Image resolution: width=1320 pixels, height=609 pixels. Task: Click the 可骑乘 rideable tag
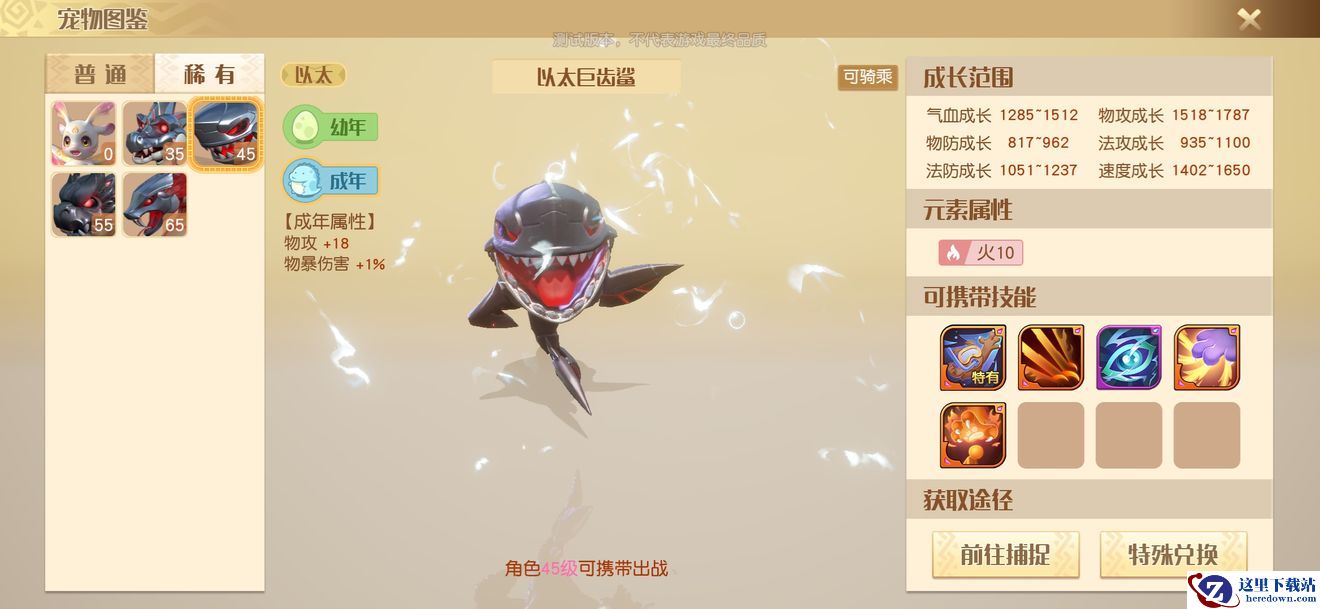(x=867, y=77)
